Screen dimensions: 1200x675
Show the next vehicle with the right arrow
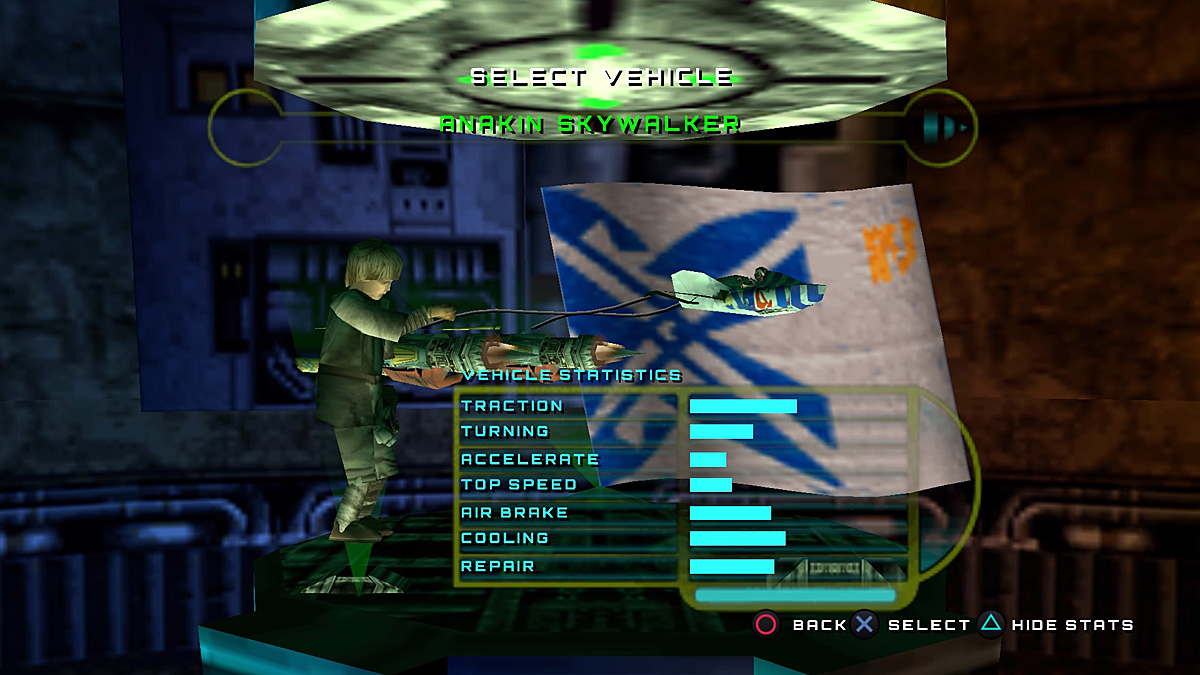coord(945,127)
